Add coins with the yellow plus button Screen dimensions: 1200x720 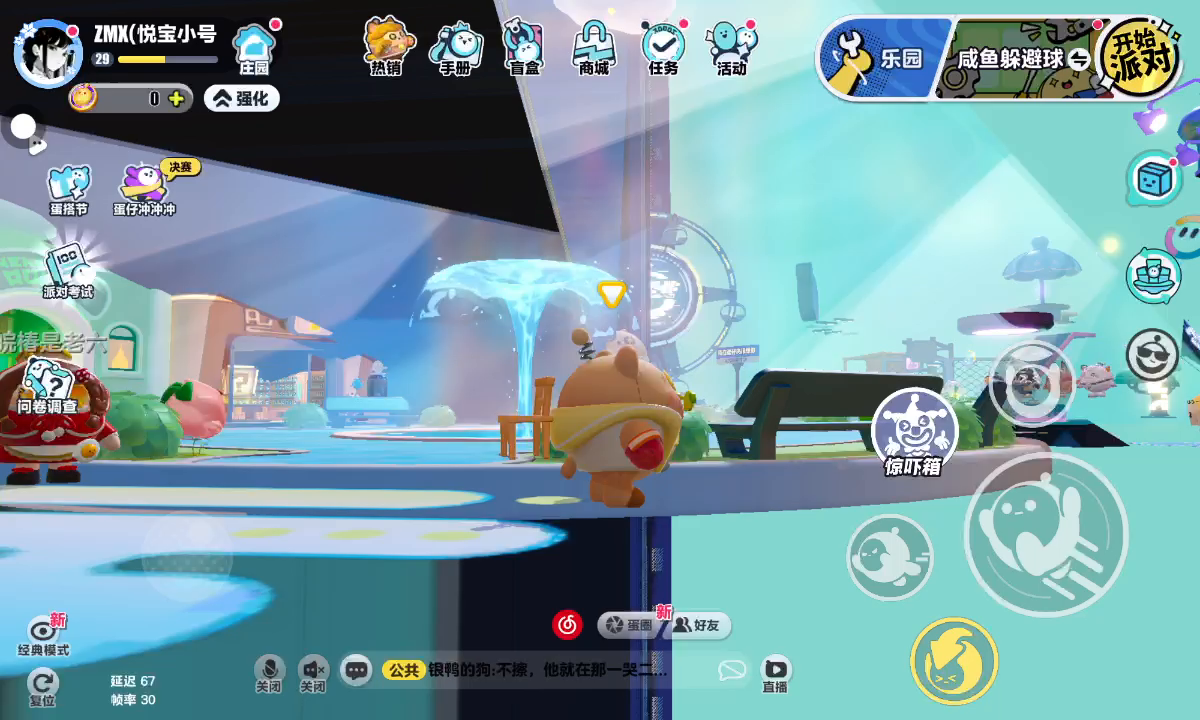(x=176, y=98)
